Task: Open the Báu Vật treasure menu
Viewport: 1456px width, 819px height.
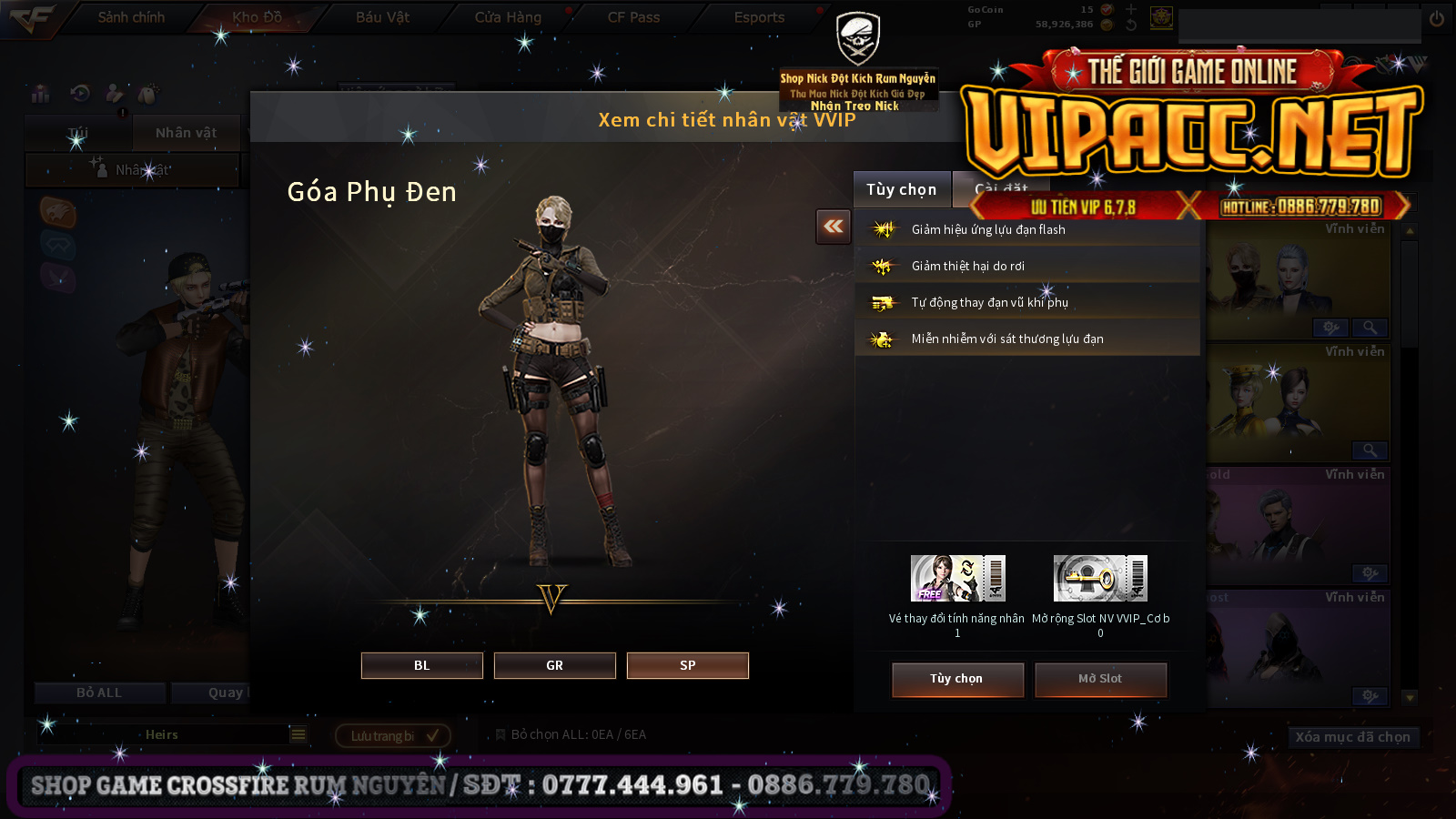Action: click(382, 17)
